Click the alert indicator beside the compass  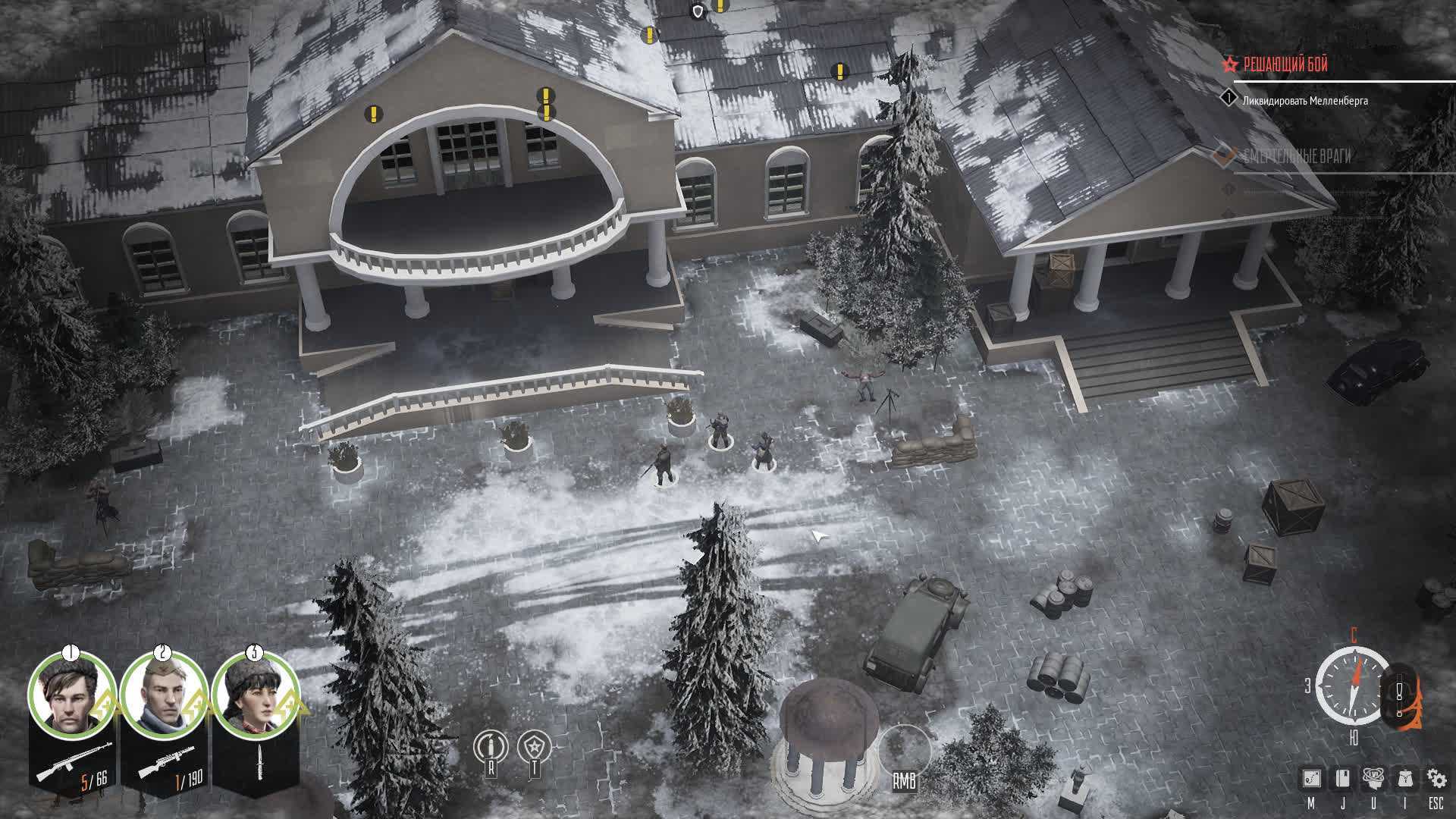point(1400,690)
